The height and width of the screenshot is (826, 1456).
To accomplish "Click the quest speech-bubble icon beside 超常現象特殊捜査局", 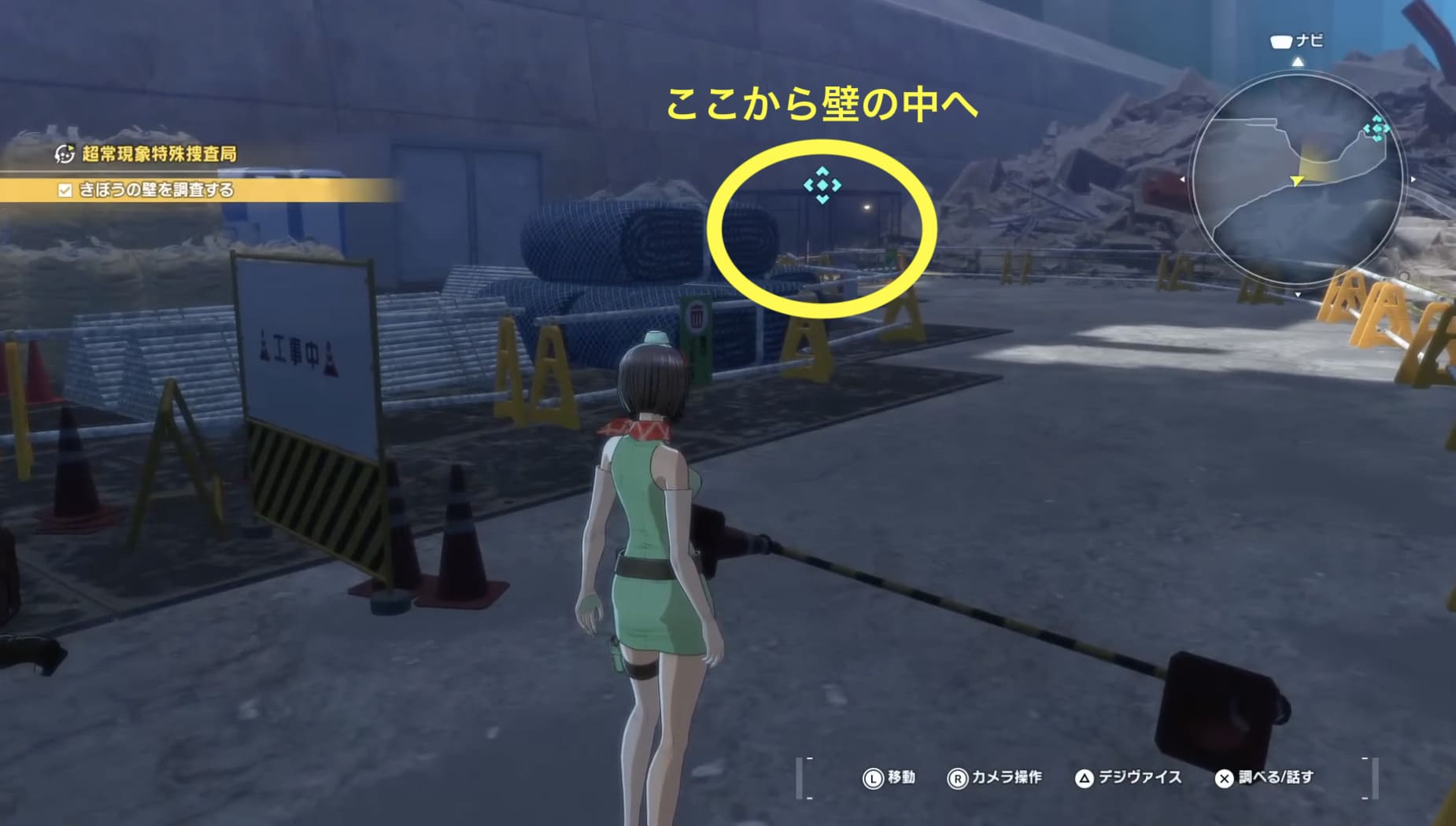I will 66,155.
